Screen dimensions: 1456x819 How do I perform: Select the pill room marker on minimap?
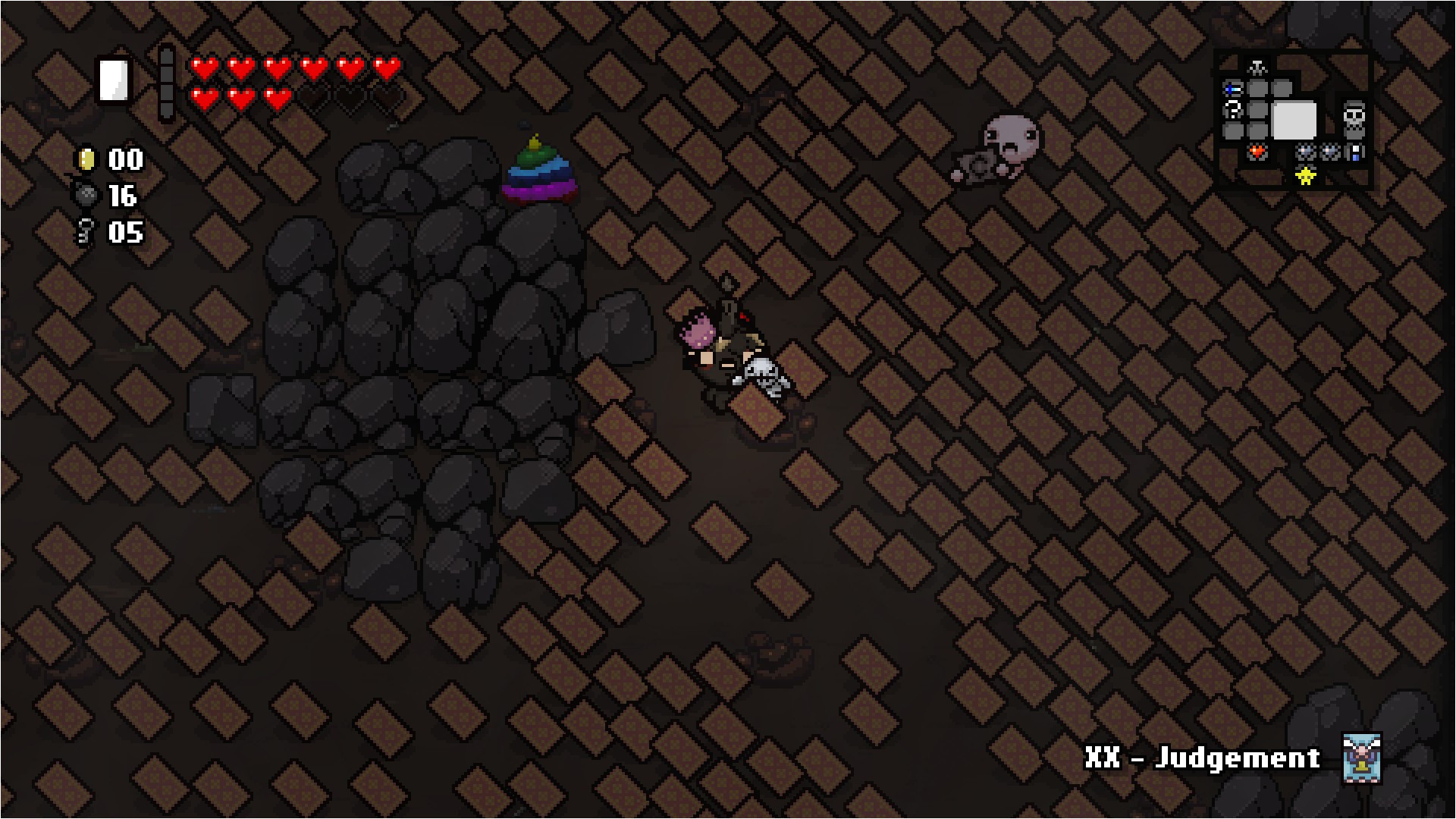pos(1355,152)
